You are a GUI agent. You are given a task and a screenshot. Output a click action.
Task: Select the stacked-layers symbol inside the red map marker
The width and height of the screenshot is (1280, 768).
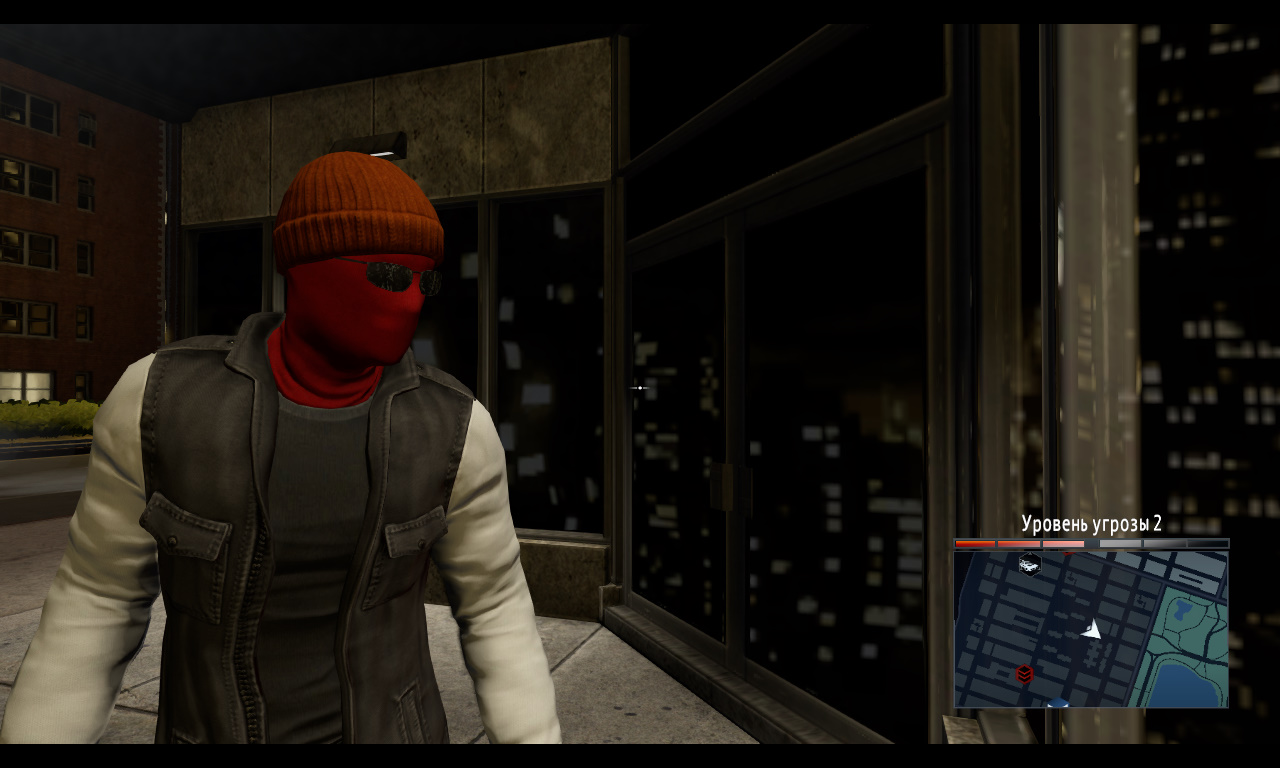(x=1024, y=673)
